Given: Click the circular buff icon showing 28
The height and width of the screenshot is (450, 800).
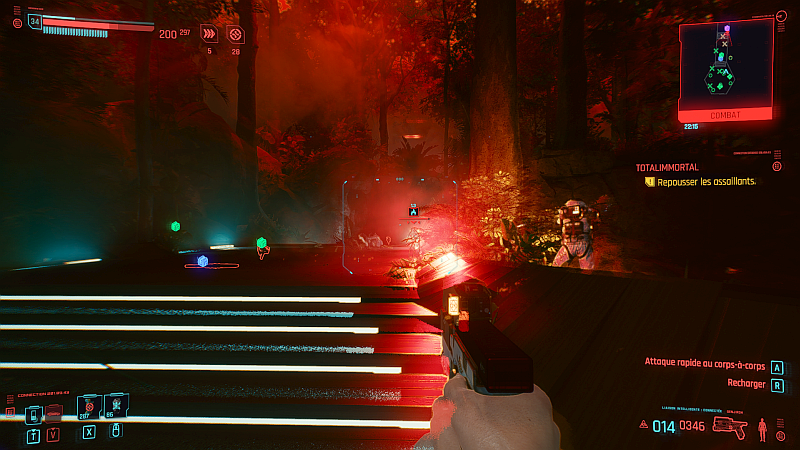Looking at the screenshot, I should [x=235, y=33].
